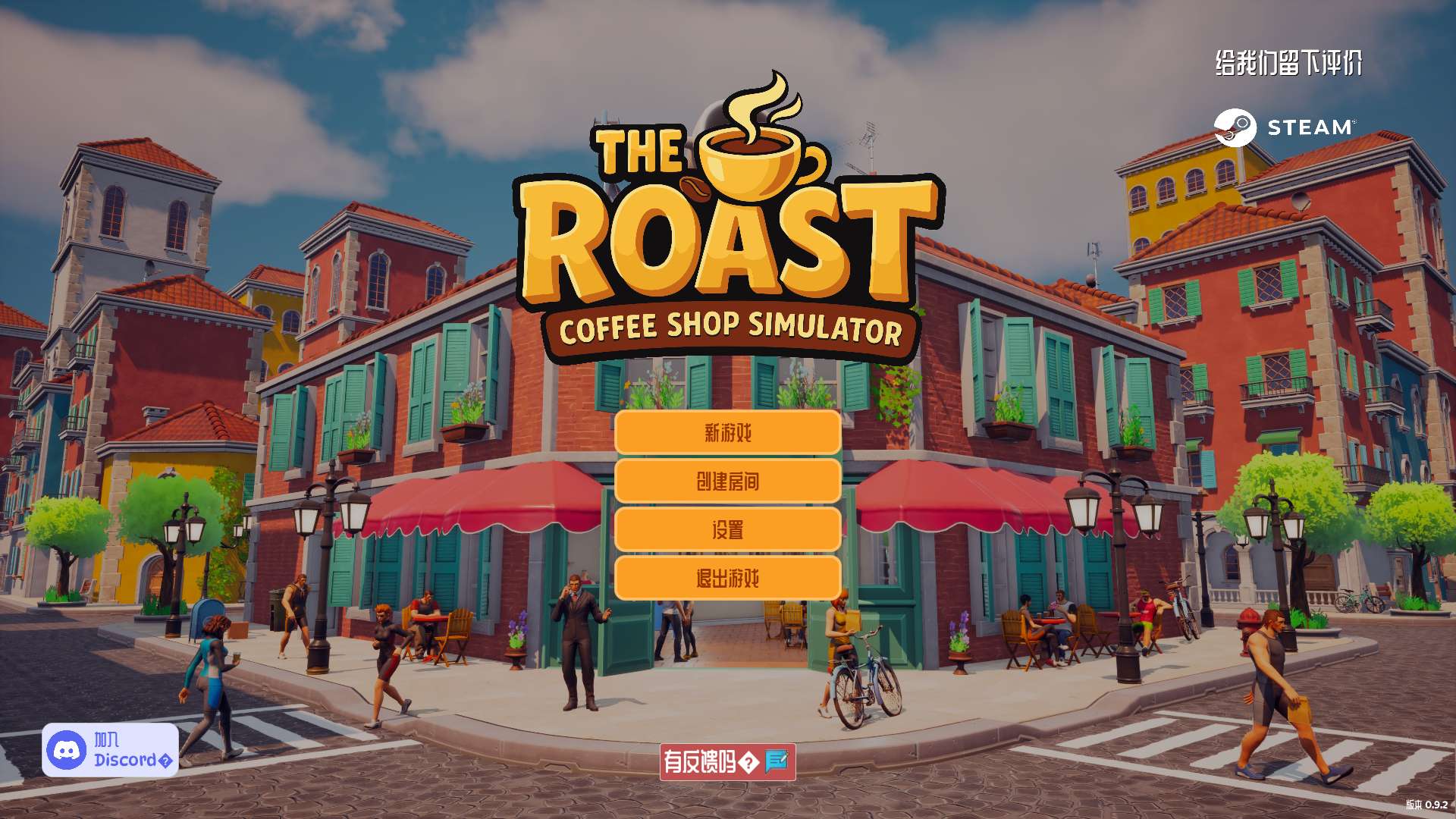Click the Steam logo icon
The image size is (1456, 819).
[1235, 127]
